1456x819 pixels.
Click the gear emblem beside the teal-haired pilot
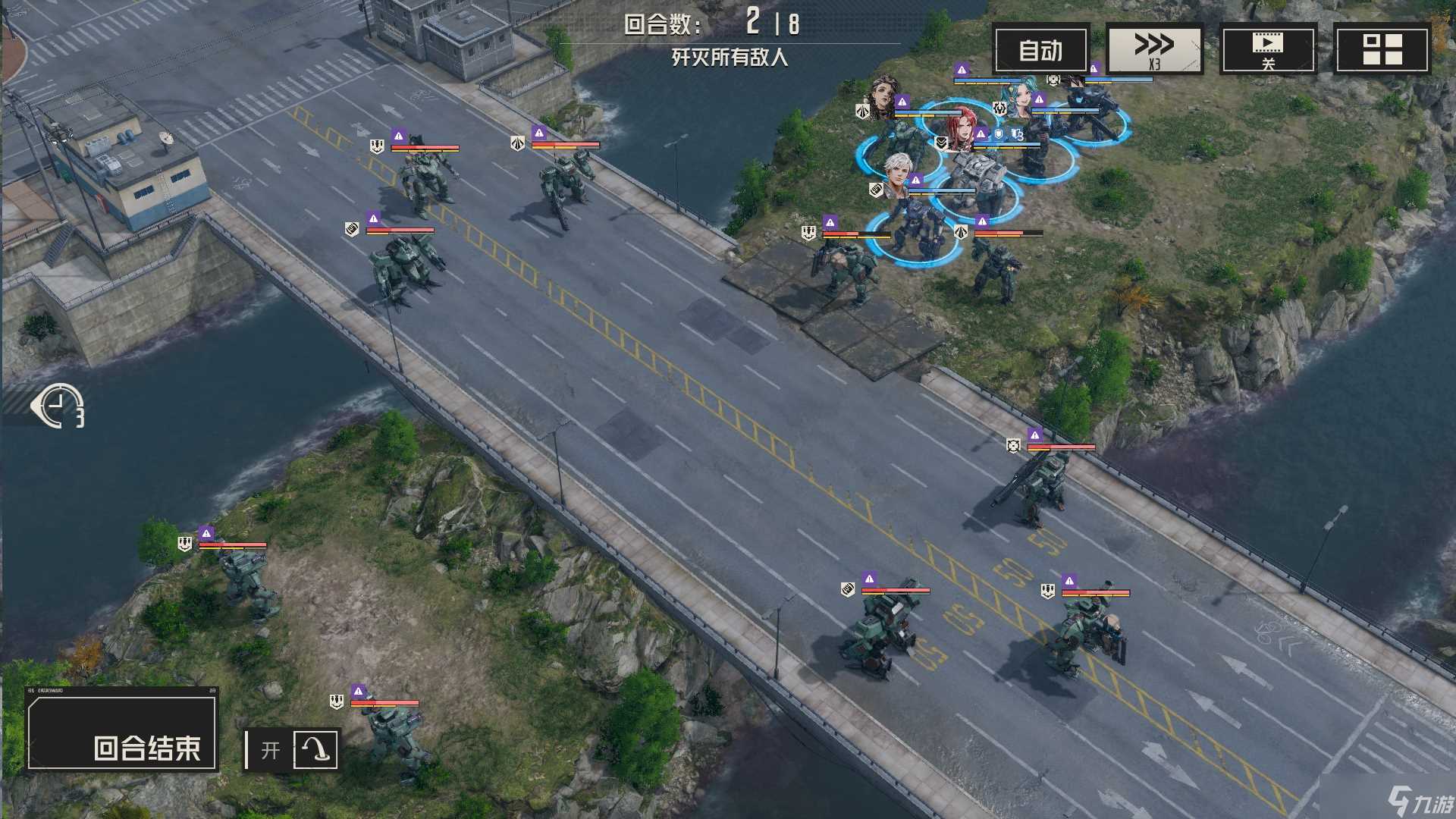click(999, 109)
